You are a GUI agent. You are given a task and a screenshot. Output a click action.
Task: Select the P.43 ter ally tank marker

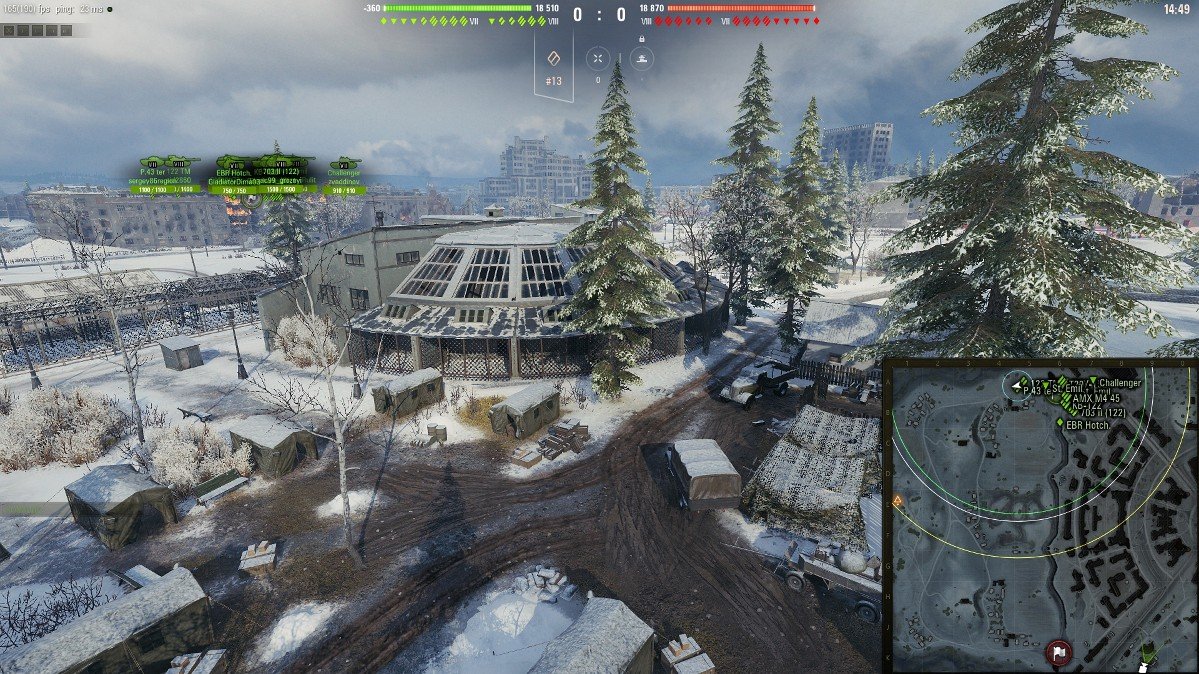(x=155, y=163)
